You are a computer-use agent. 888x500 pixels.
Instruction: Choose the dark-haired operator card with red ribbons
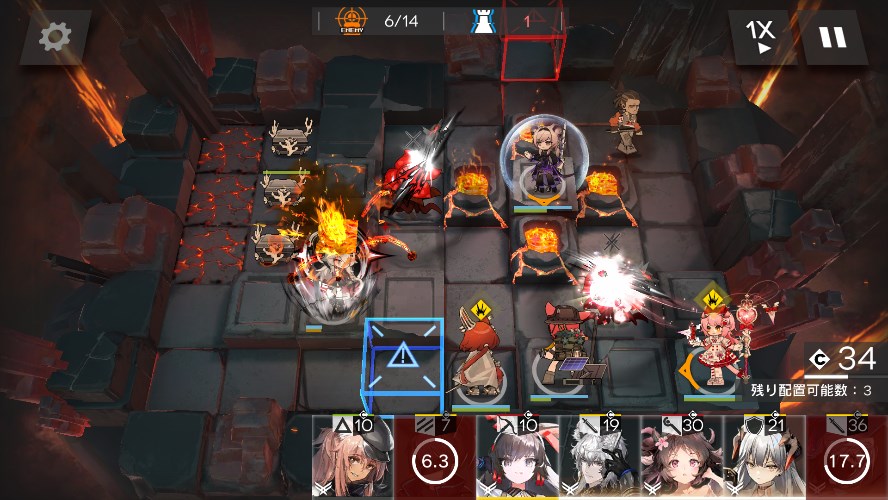point(516,458)
